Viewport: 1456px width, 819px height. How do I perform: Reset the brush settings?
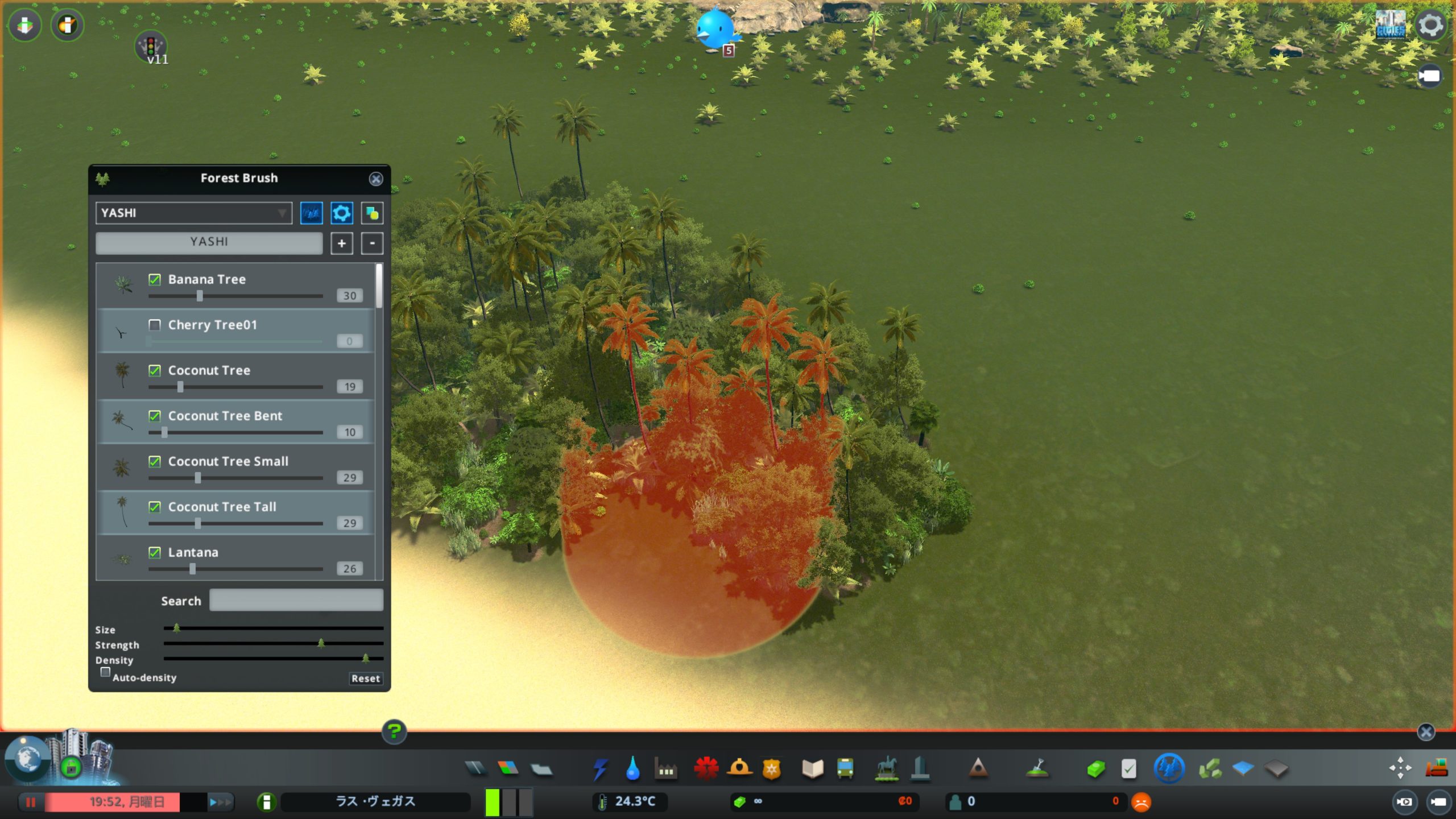pos(365,679)
